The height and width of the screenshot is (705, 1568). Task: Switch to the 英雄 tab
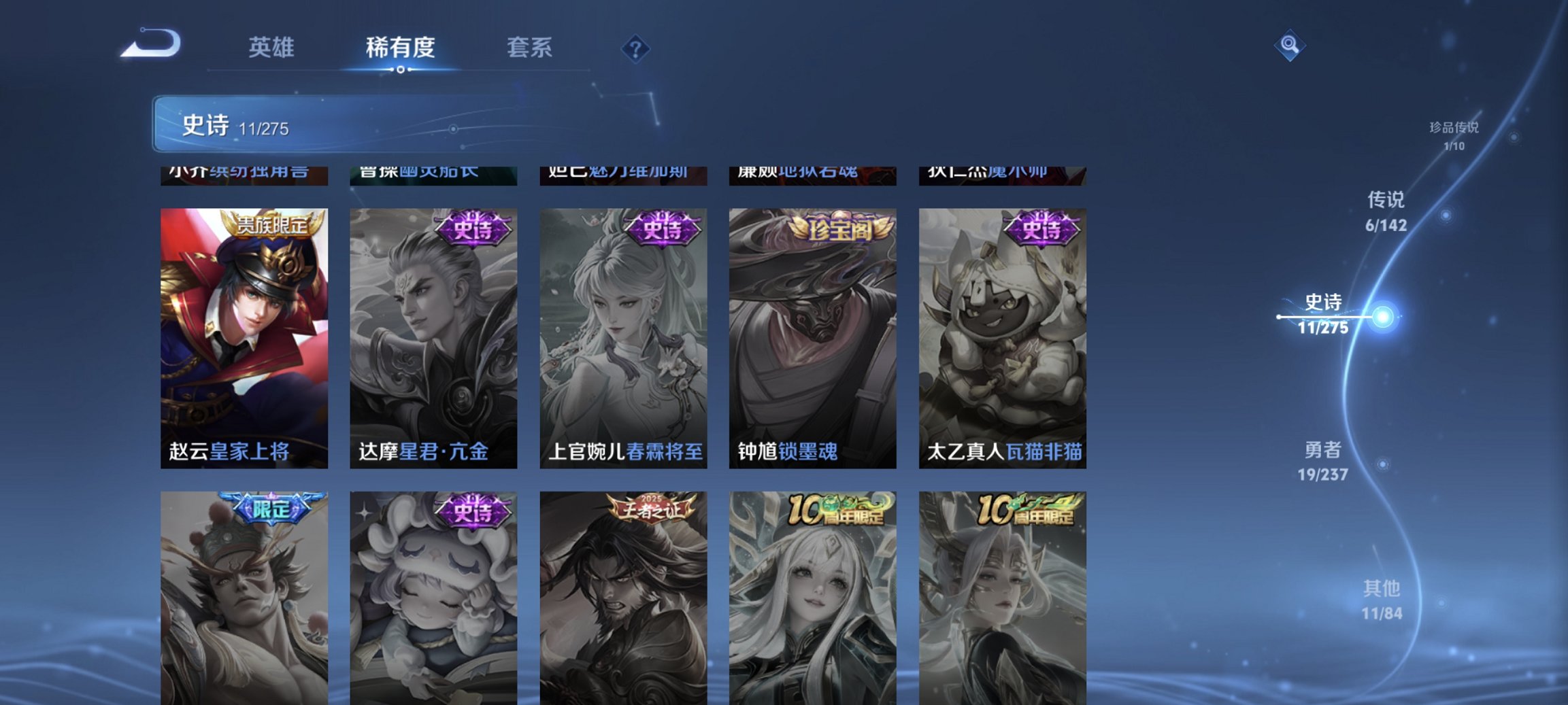tap(271, 48)
